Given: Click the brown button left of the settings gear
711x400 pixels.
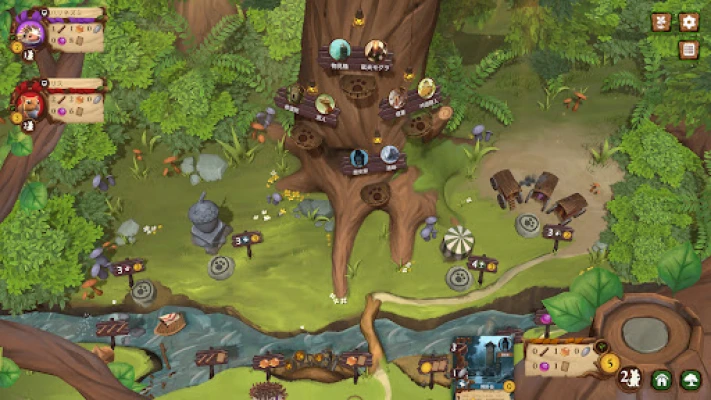Looking at the screenshot, I should tap(661, 22).
